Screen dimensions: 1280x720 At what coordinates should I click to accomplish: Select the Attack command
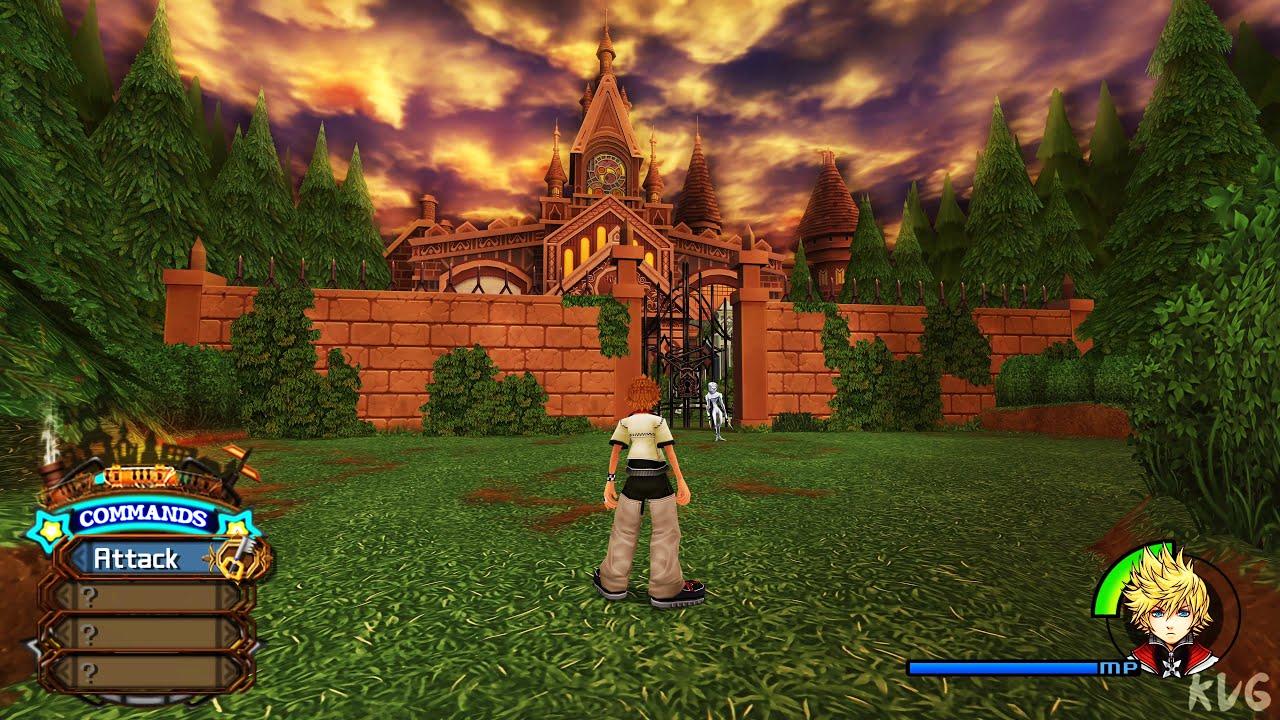coord(138,559)
